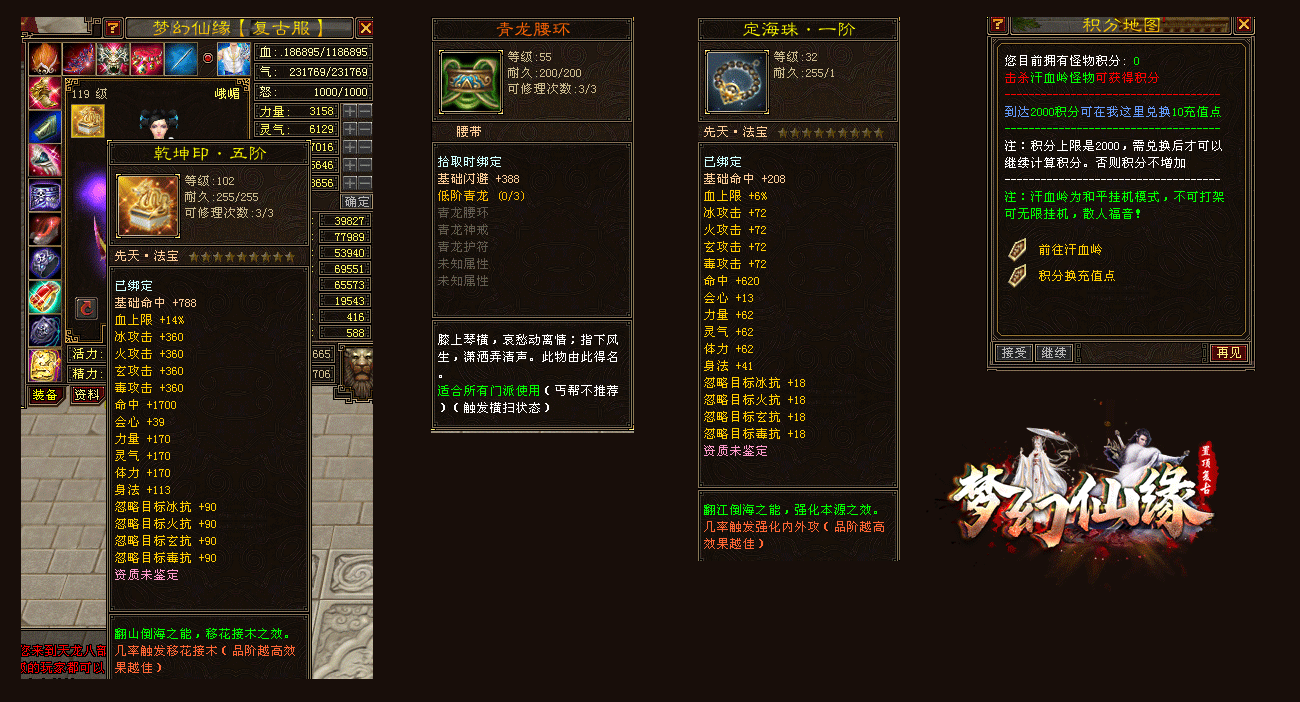The width and height of the screenshot is (1300, 702).
Task: Select the demon mask equipment slot
Action: [x=113, y=59]
